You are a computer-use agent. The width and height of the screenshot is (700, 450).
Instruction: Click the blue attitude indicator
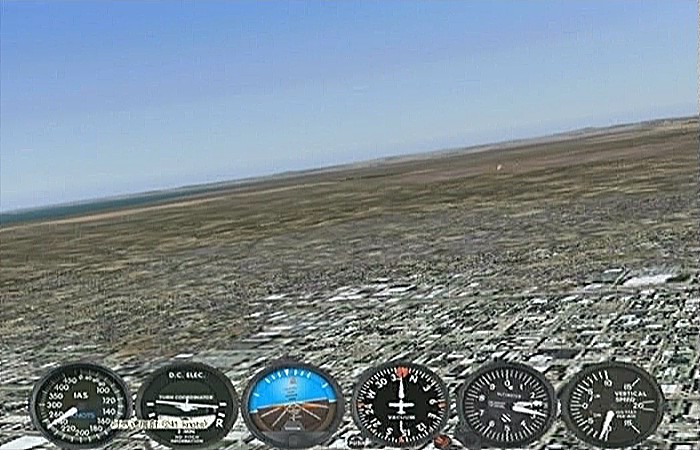click(293, 403)
